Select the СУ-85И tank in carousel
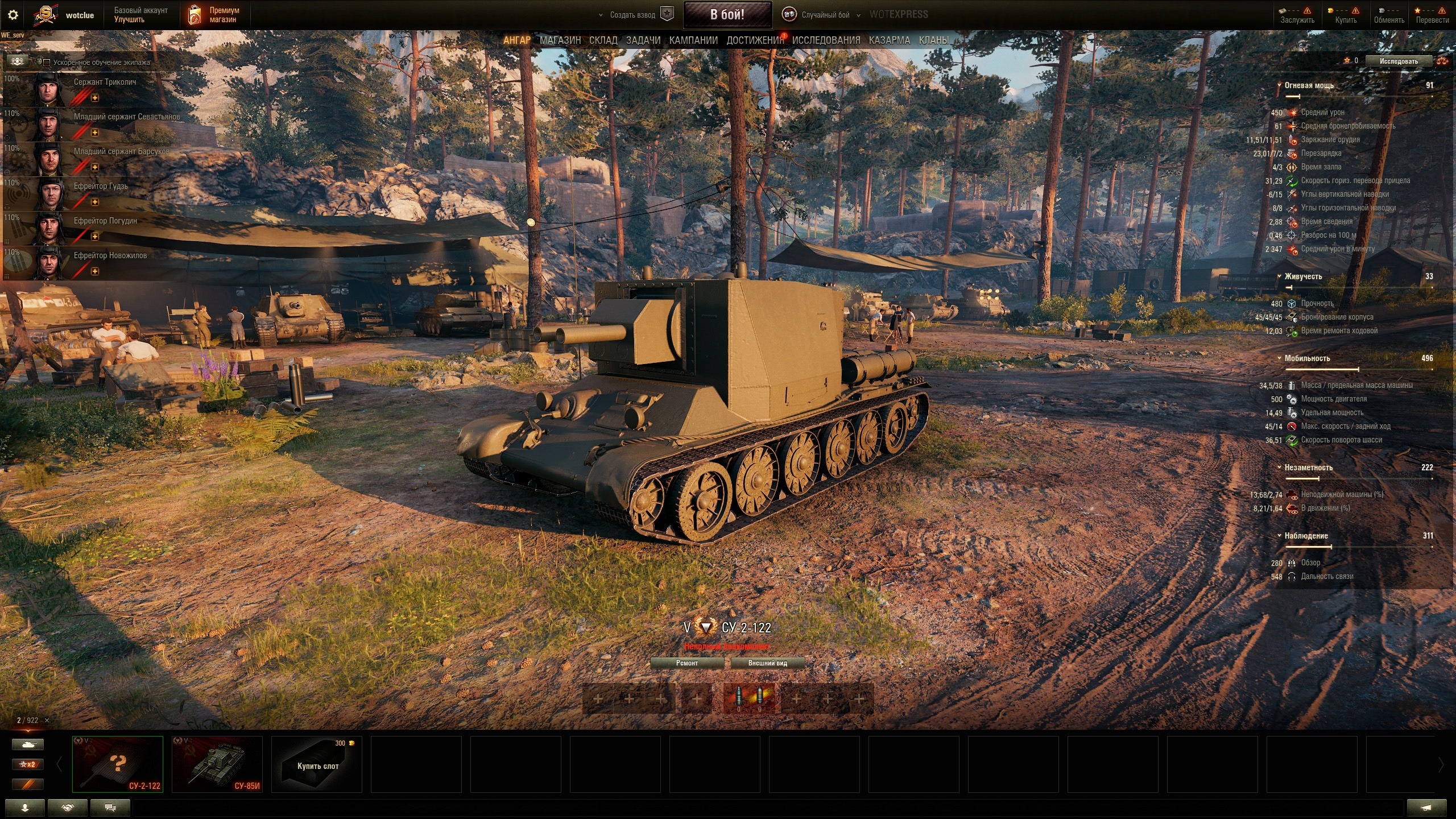Screen dimensions: 1456x819 point(217,764)
